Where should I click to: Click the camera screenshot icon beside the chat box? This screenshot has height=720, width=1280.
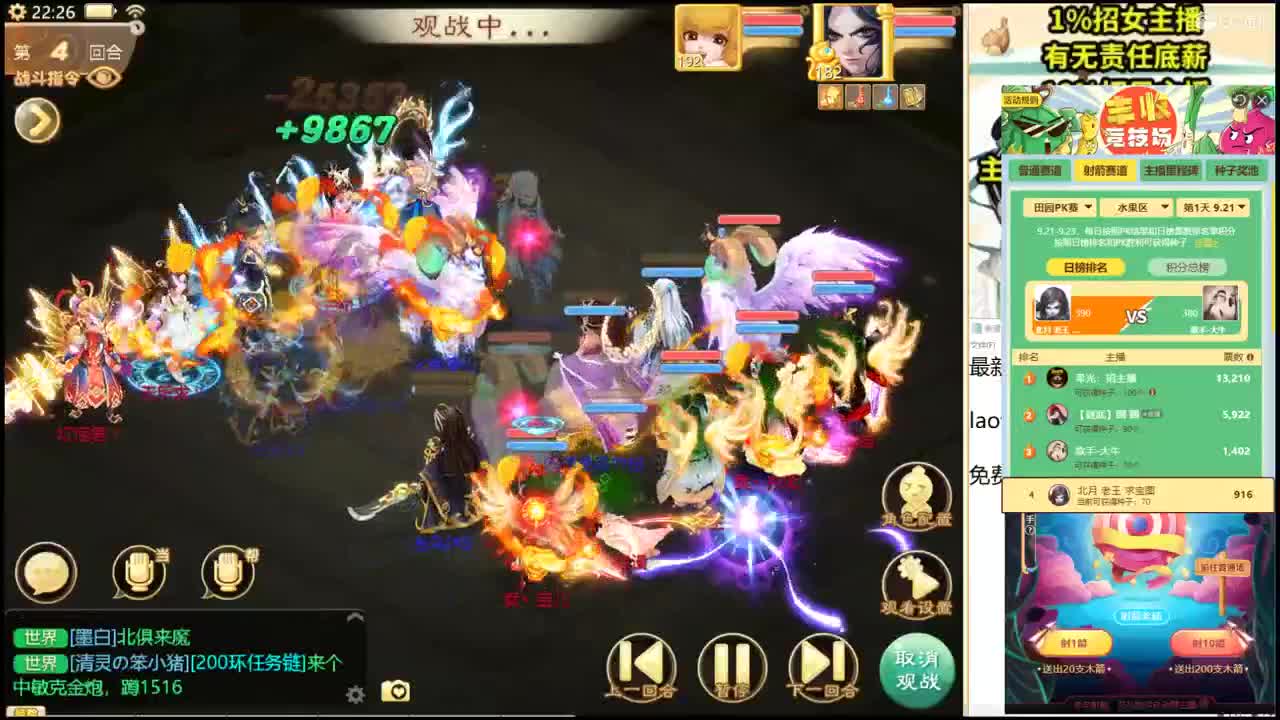point(398,691)
